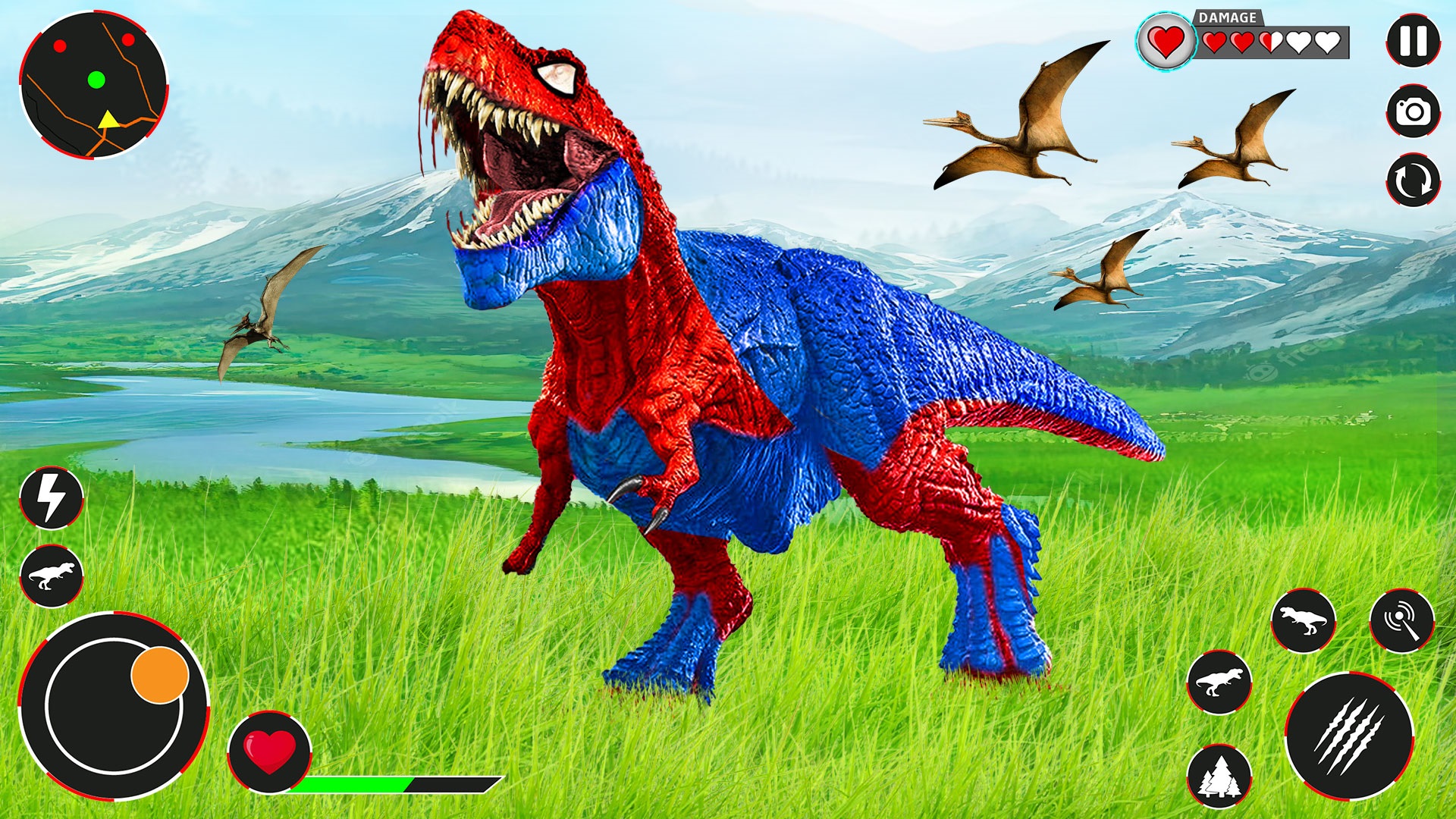This screenshot has width=1456, height=819.
Task: Tap the green player dot on the minimap
Action: (x=96, y=78)
